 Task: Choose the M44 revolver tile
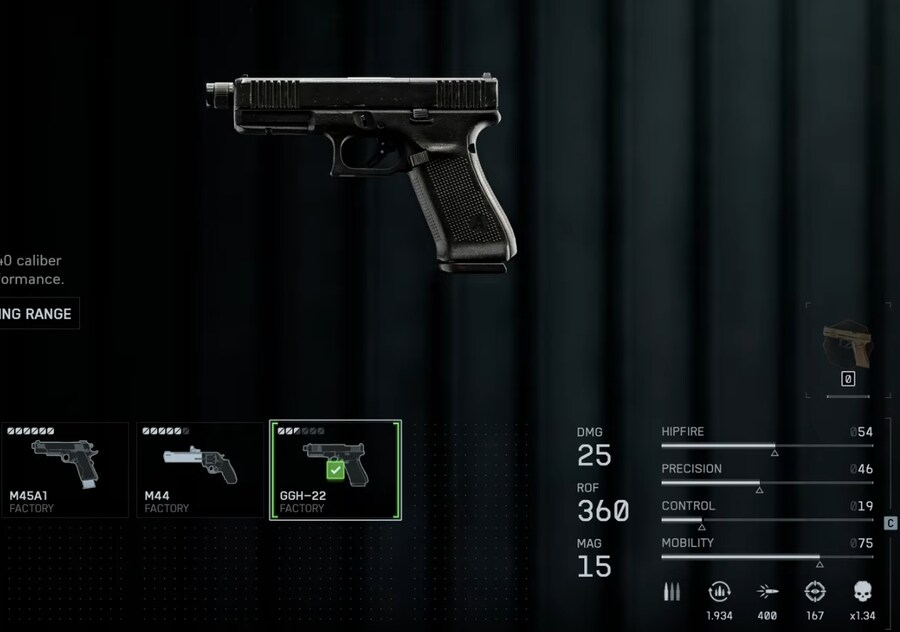[200, 470]
